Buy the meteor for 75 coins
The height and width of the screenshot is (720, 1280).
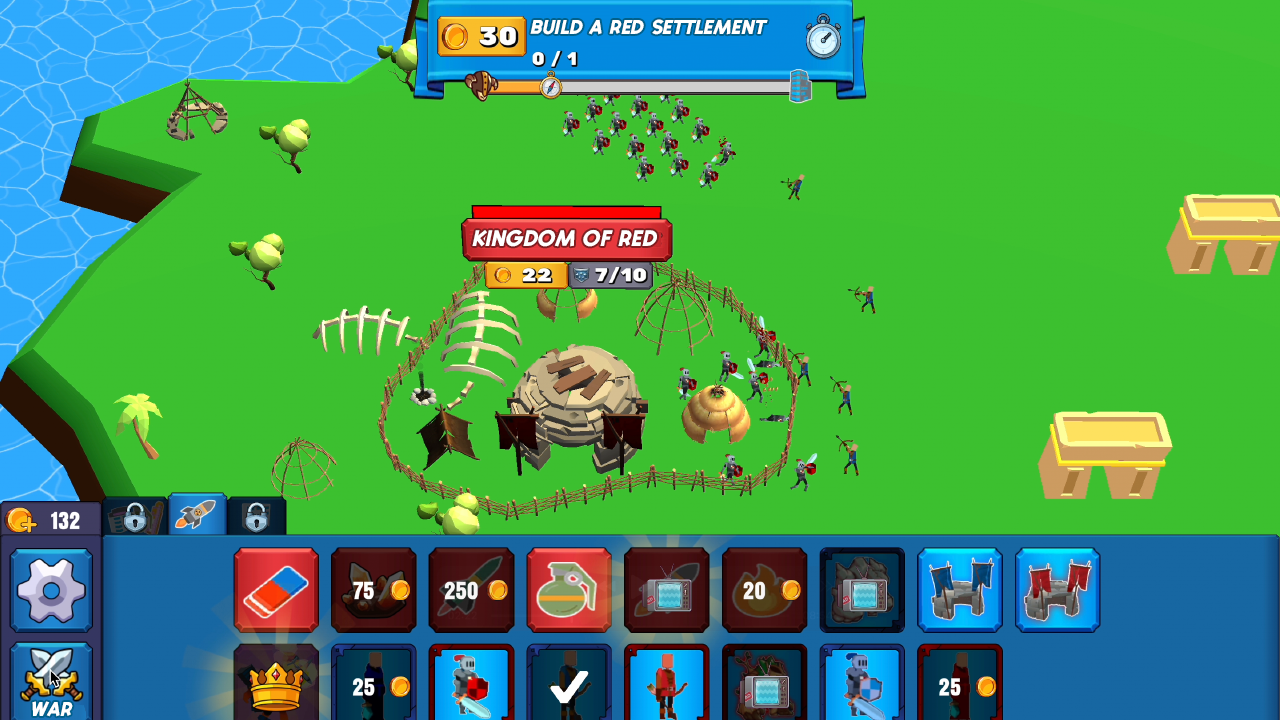pyautogui.click(x=374, y=590)
